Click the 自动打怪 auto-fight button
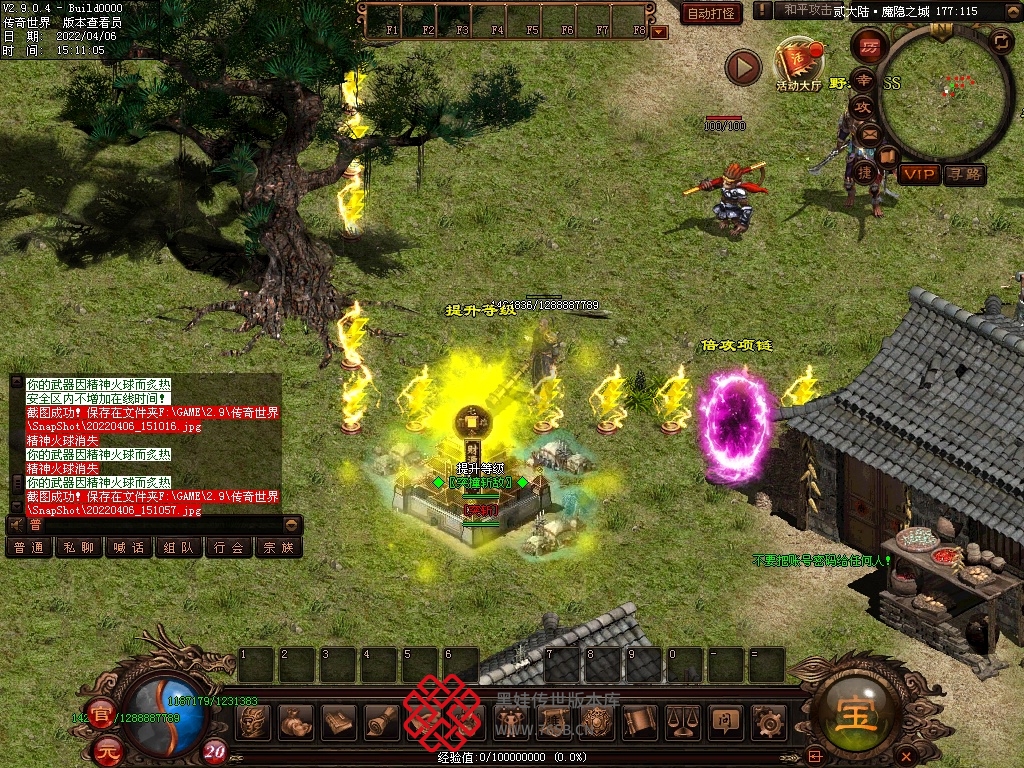Screen dimensions: 1024x768 point(711,13)
